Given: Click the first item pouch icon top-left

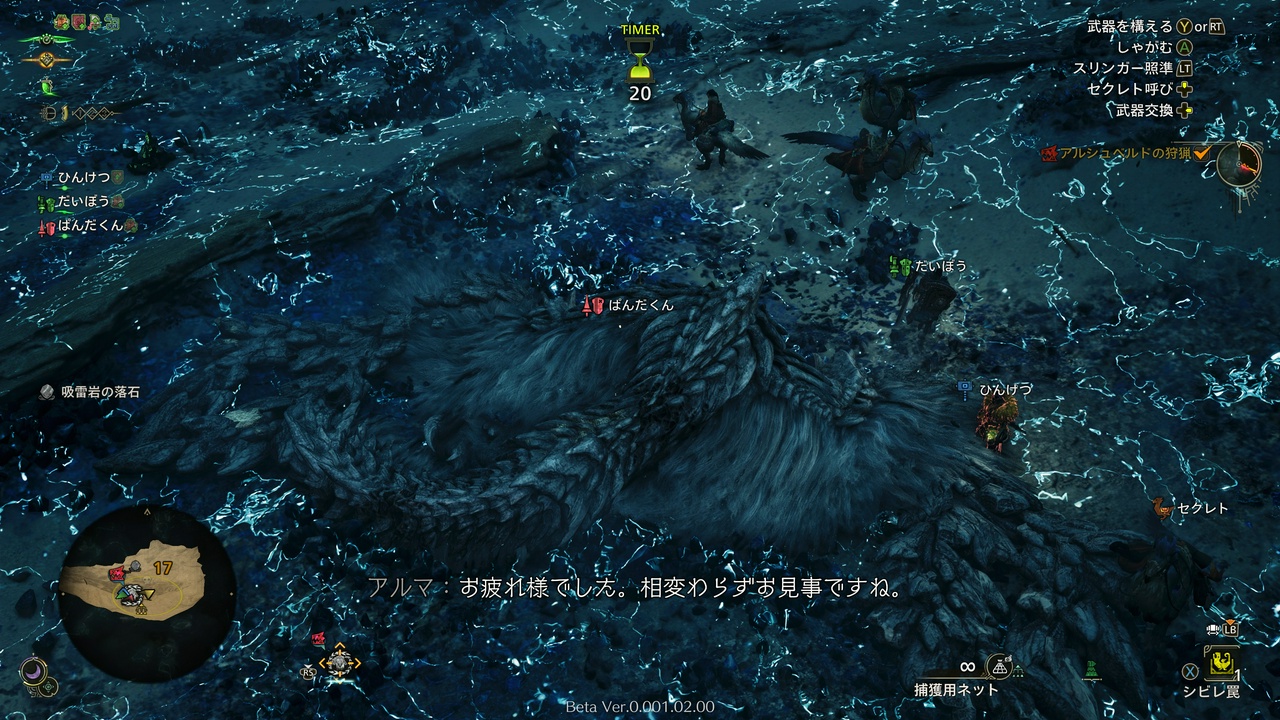Looking at the screenshot, I should point(60,21).
